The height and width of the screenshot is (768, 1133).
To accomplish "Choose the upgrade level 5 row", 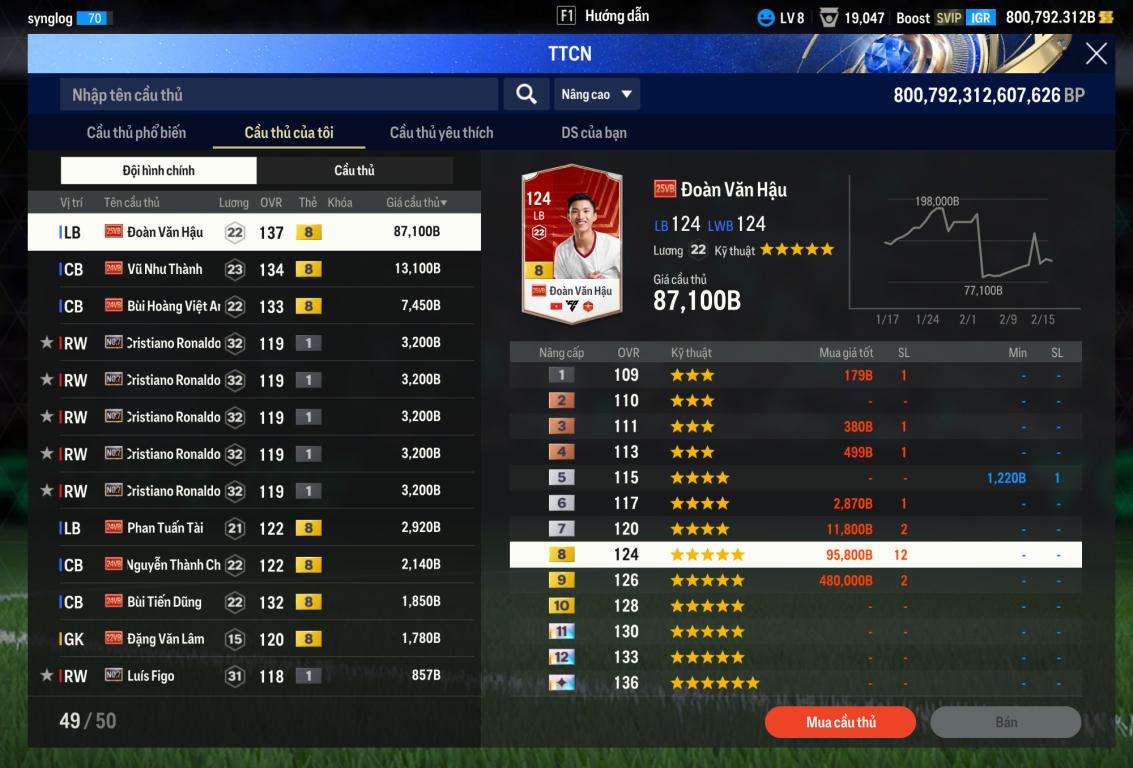I will point(795,478).
